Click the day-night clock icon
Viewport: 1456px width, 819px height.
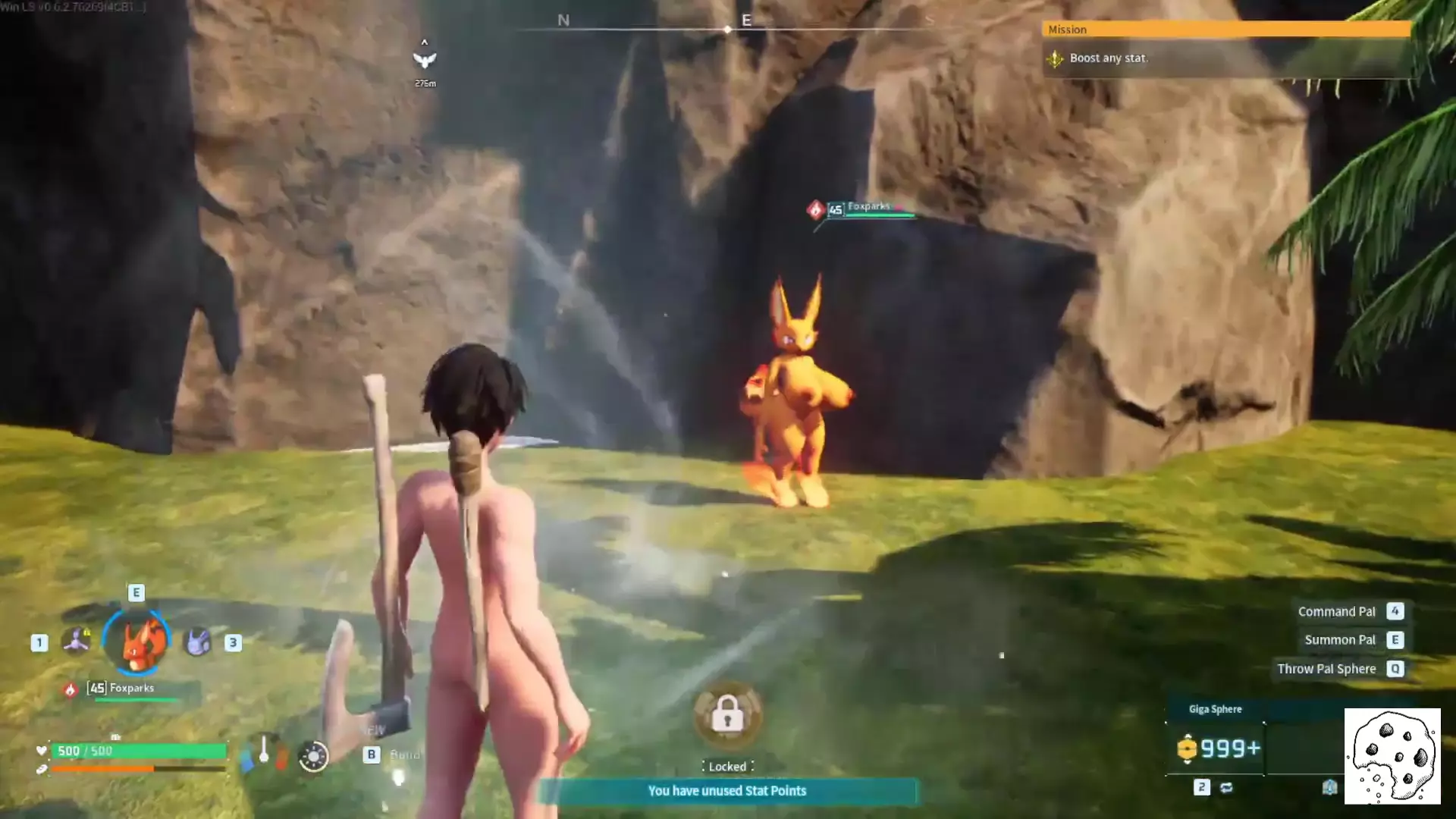(313, 756)
